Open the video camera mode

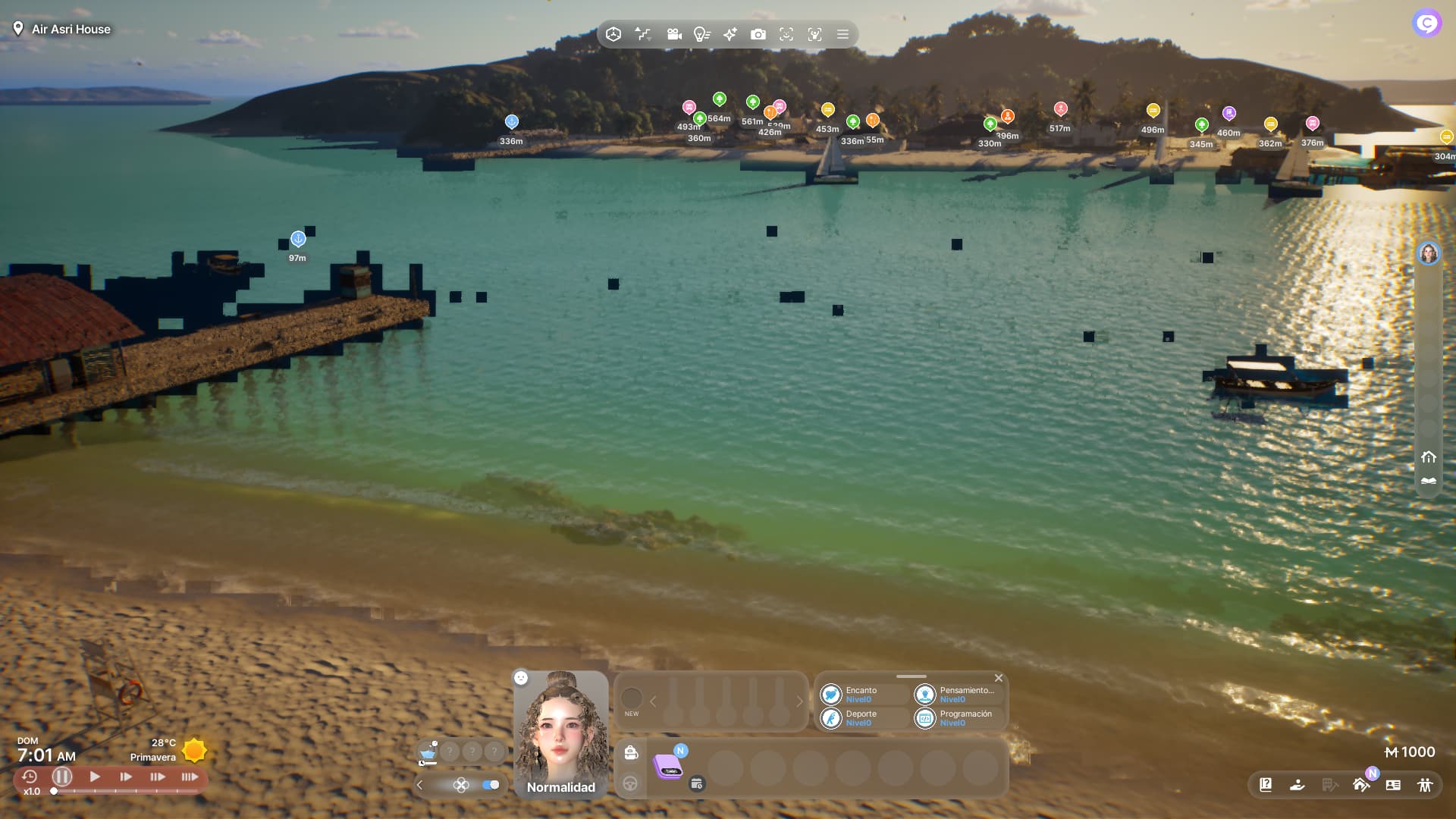click(673, 34)
